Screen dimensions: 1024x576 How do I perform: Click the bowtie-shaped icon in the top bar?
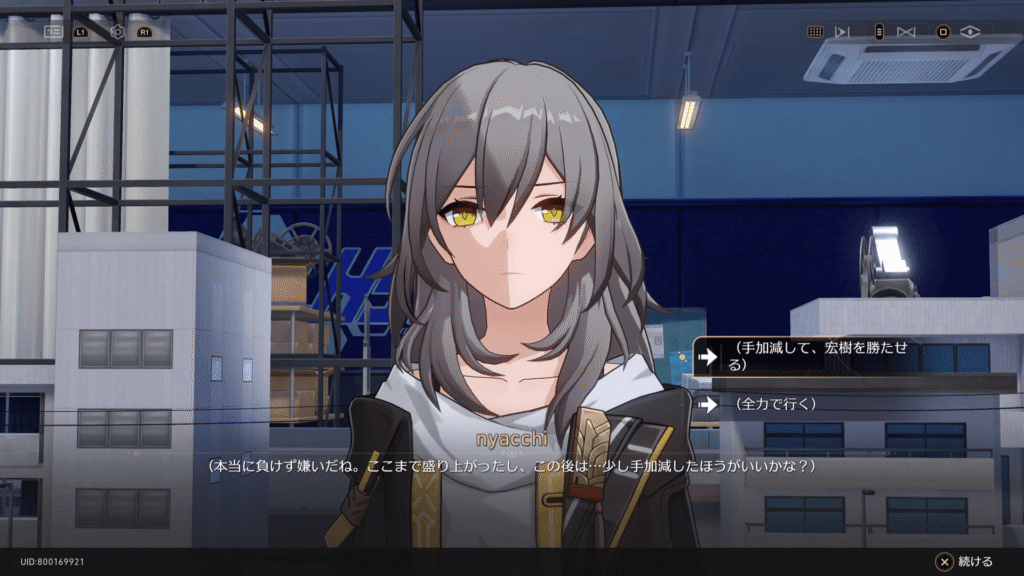tap(906, 32)
